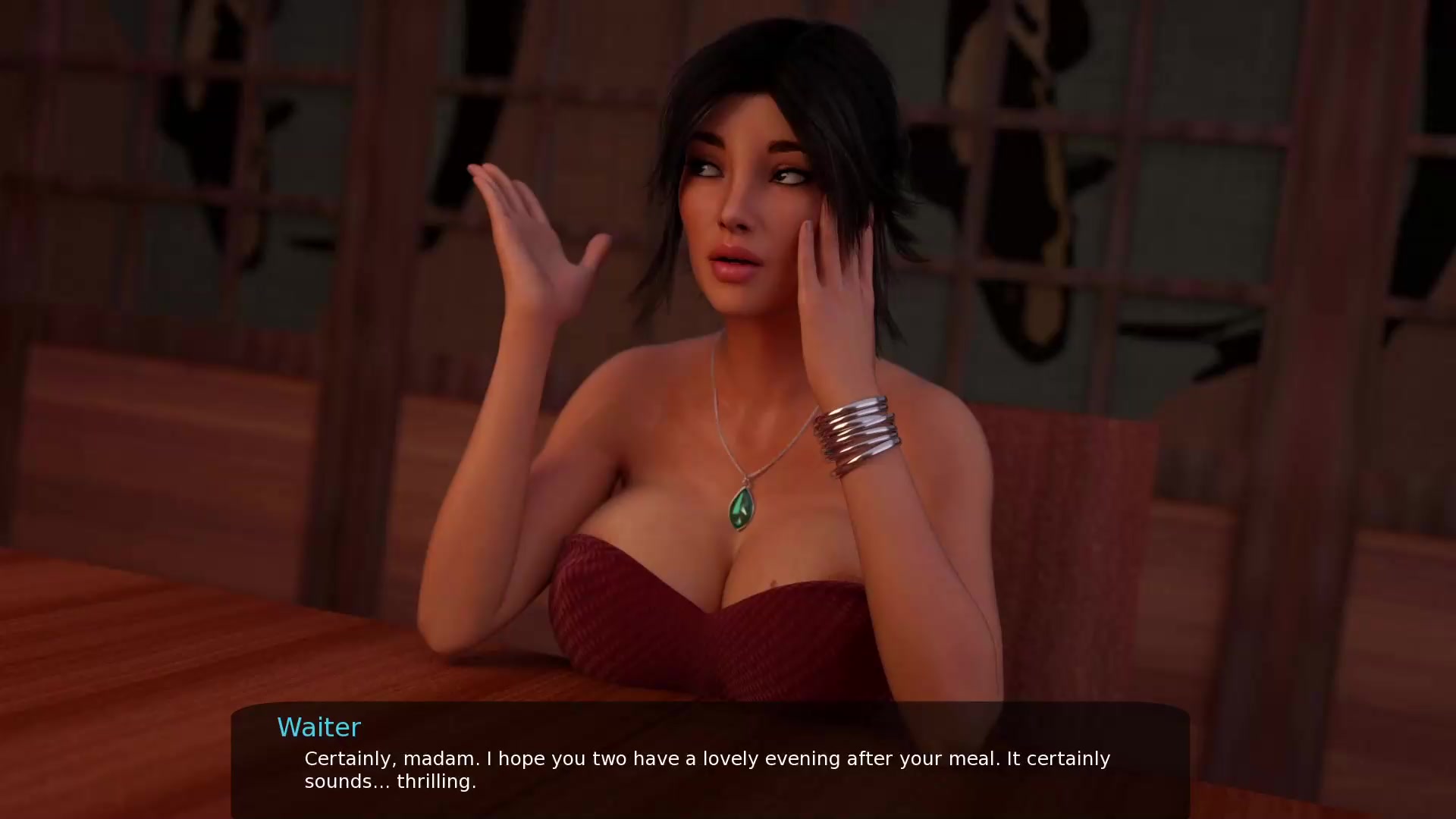Advance the Waiter's dialogue box

(x=710, y=767)
